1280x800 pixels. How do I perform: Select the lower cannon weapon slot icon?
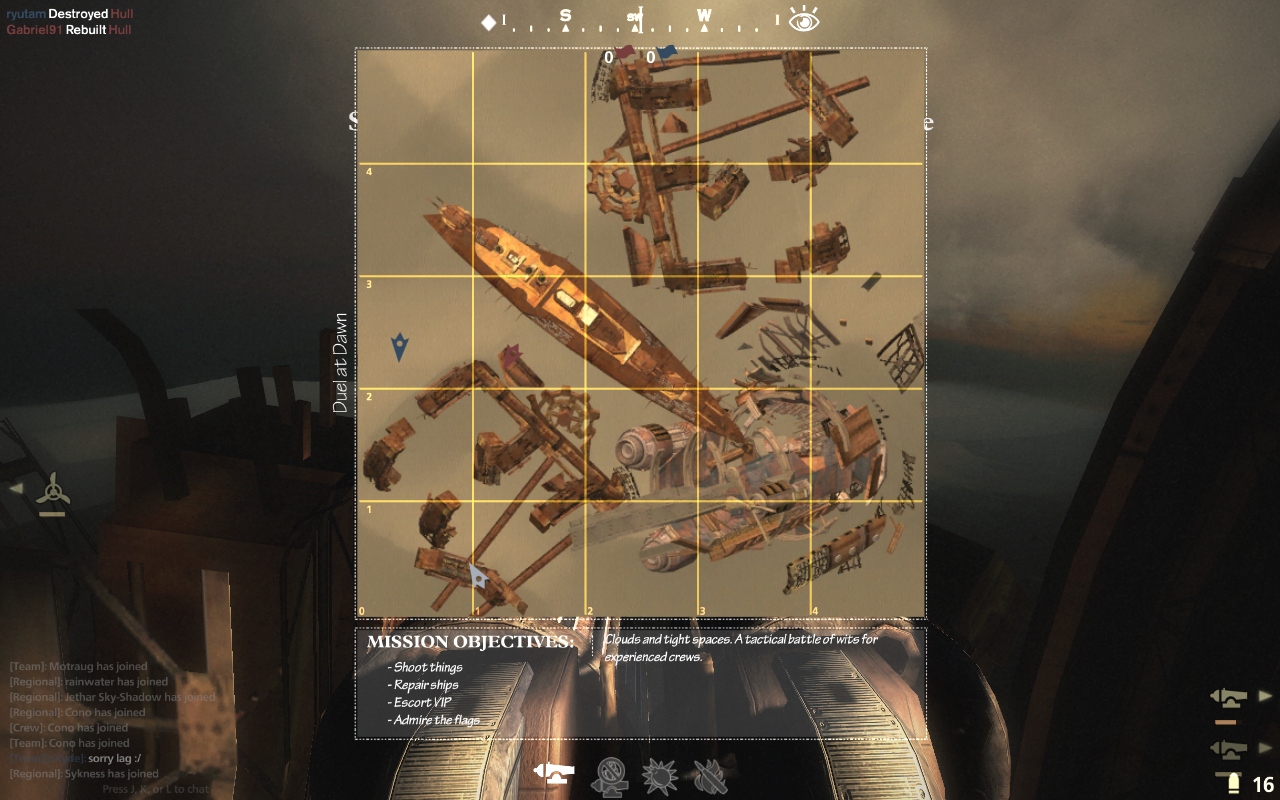pyautogui.click(x=1231, y=748)
